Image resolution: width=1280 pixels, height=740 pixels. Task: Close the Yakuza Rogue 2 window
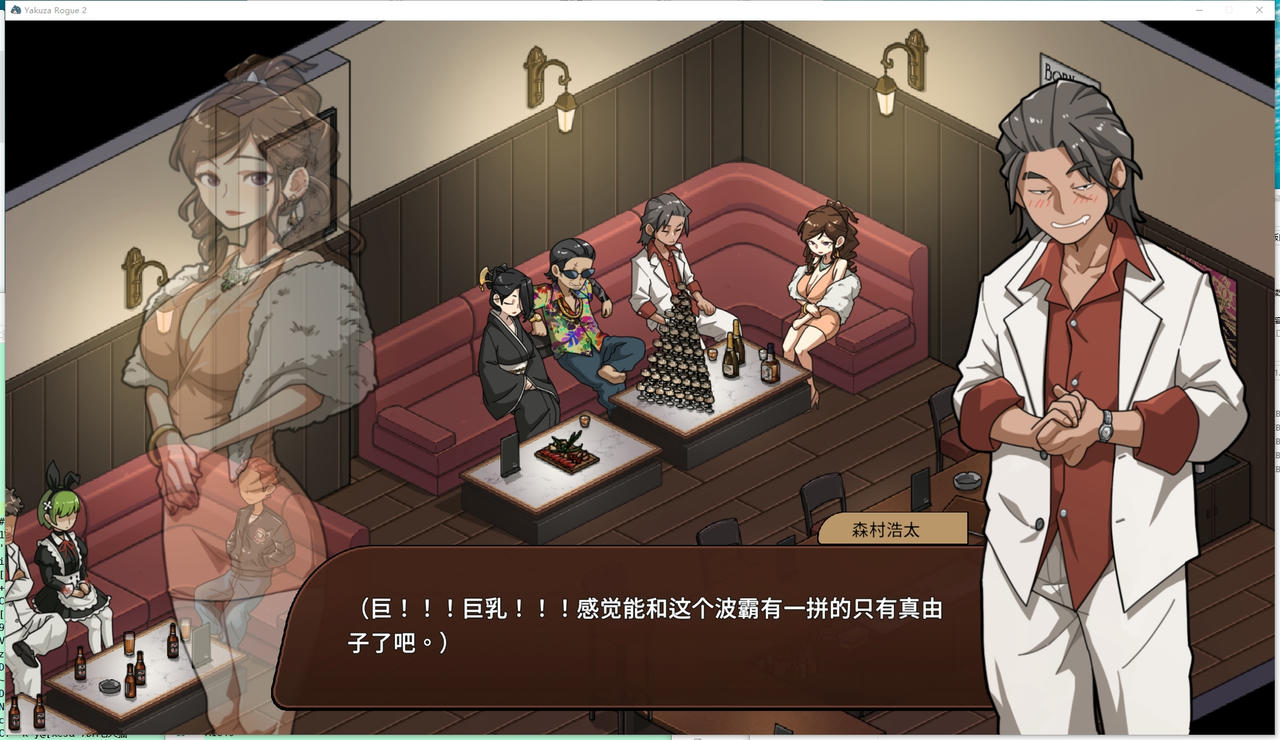(1258, 9)
